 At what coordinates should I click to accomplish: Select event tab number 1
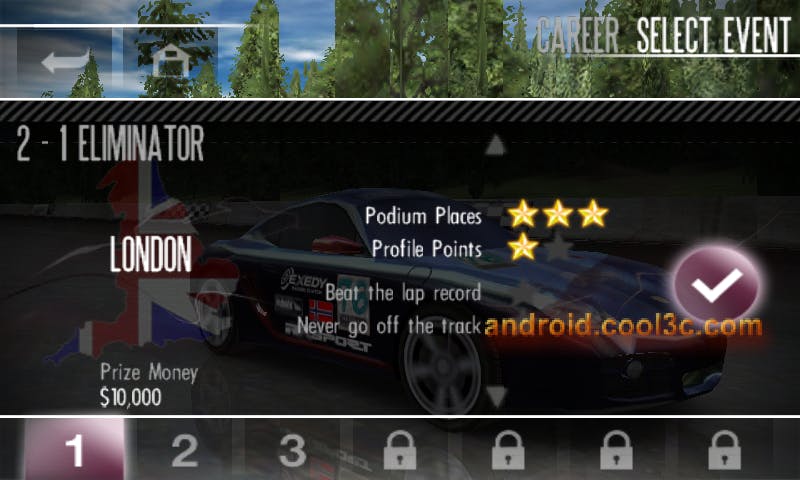coord(75,451)
